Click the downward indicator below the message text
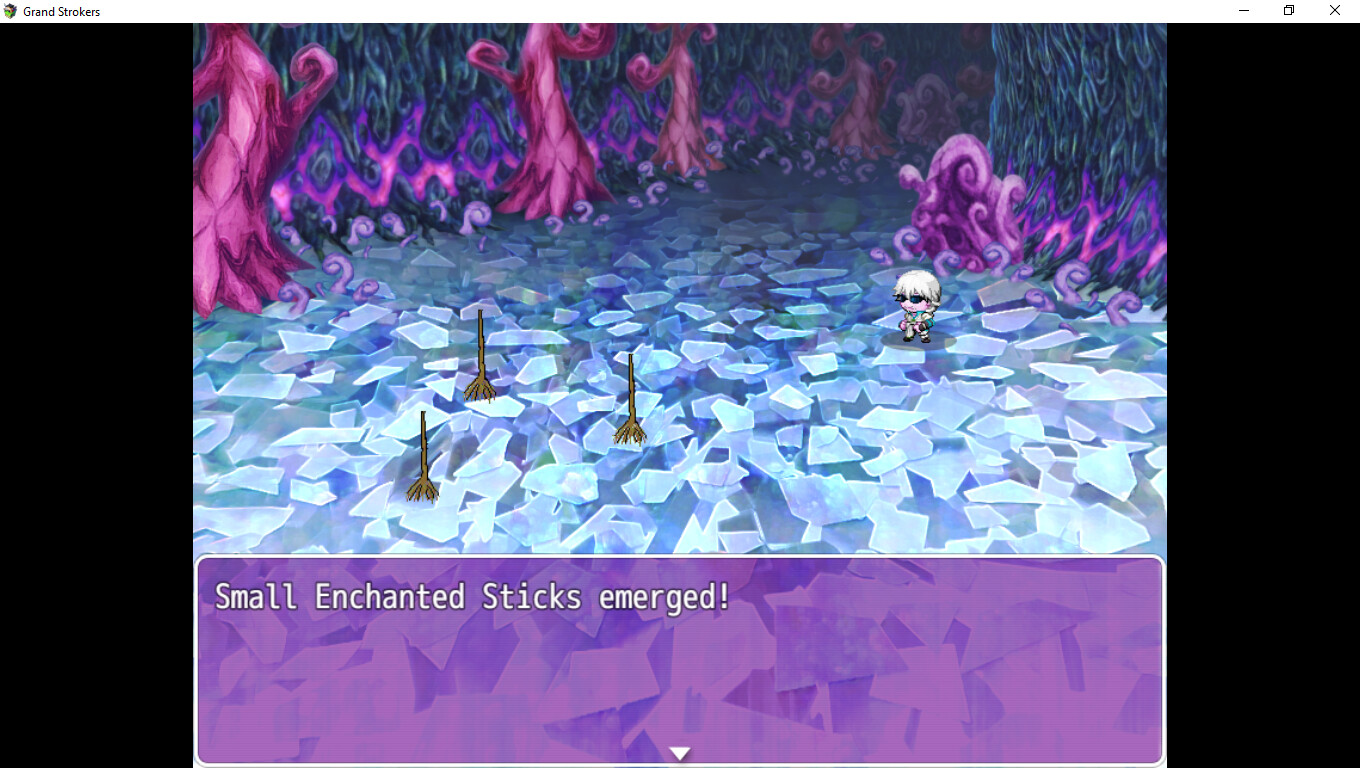1360x768 pixels. coord(680,753)
